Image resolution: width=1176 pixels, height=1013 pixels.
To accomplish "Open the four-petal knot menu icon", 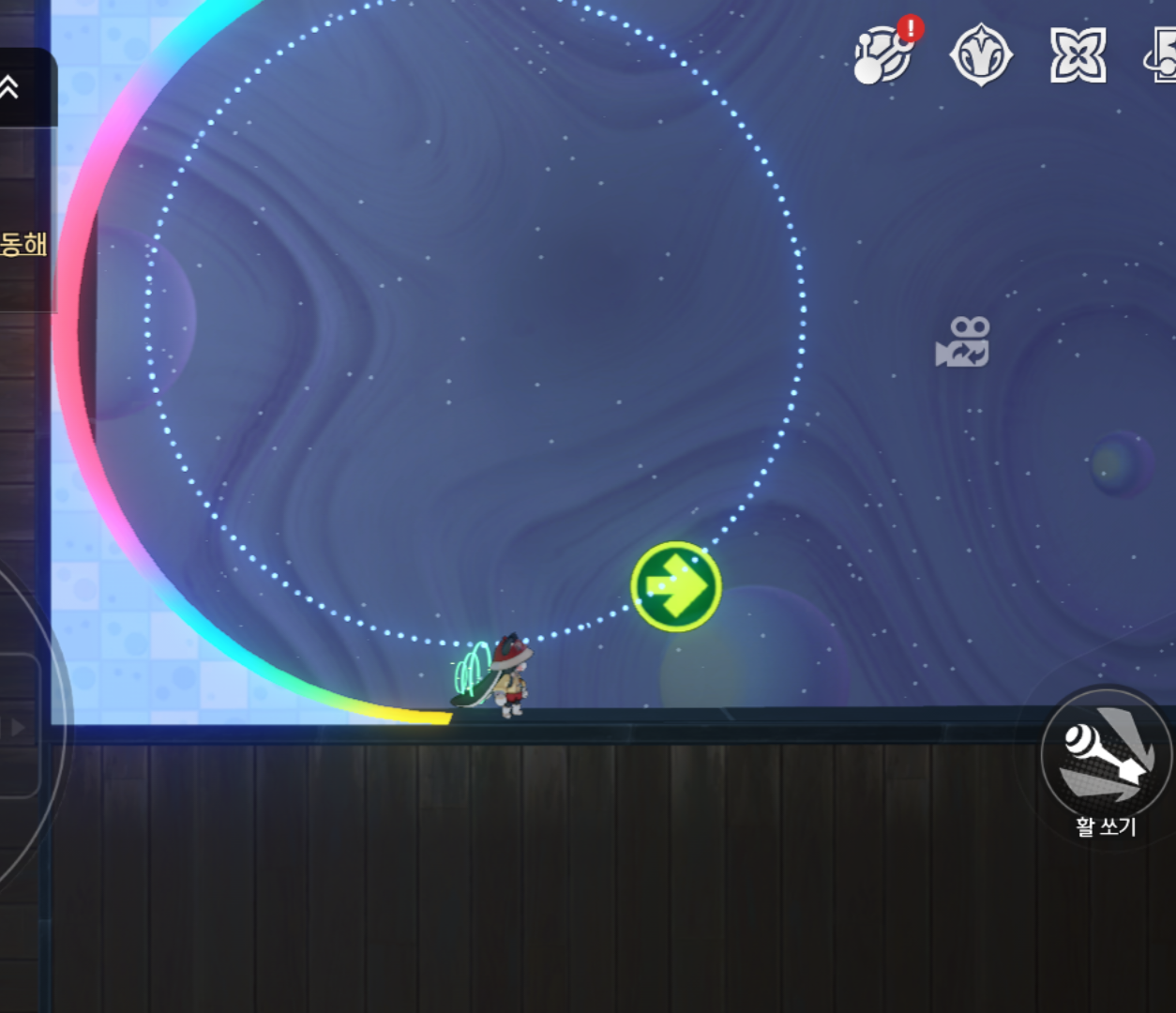I will pyautogui.click(x=1078, y=55).
